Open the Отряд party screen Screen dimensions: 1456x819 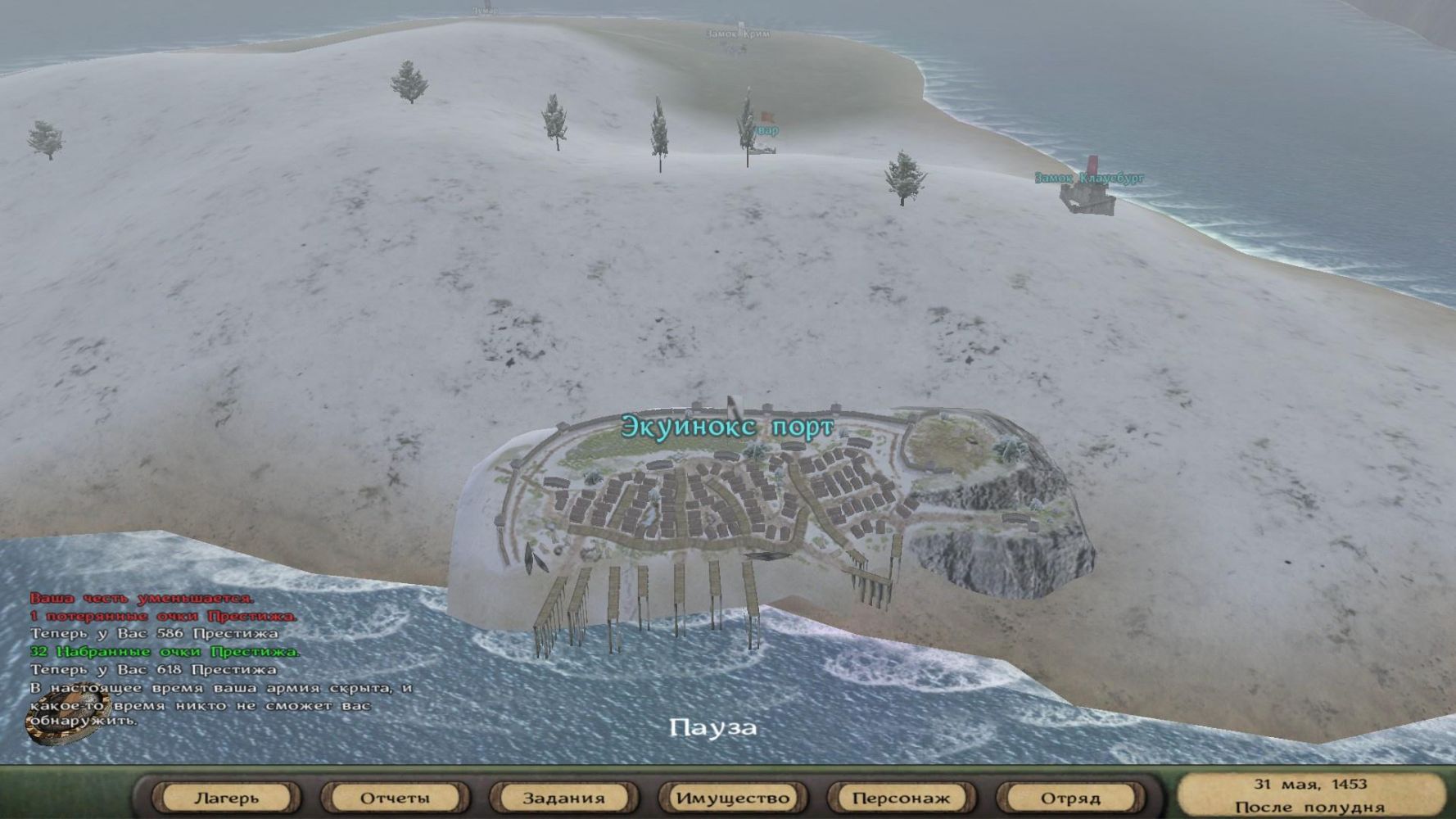point(1069,797)
